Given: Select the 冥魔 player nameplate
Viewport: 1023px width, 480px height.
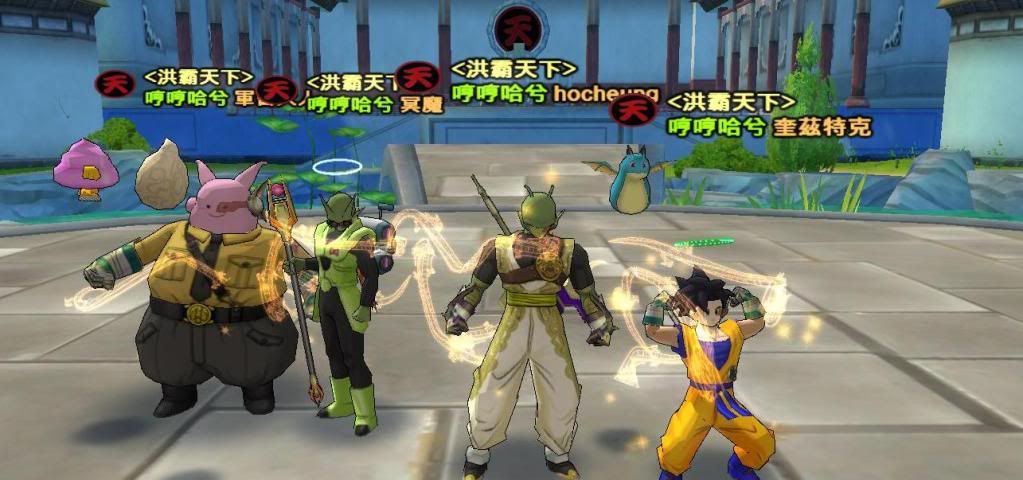Looking at the screenshot, I should 420,105.
